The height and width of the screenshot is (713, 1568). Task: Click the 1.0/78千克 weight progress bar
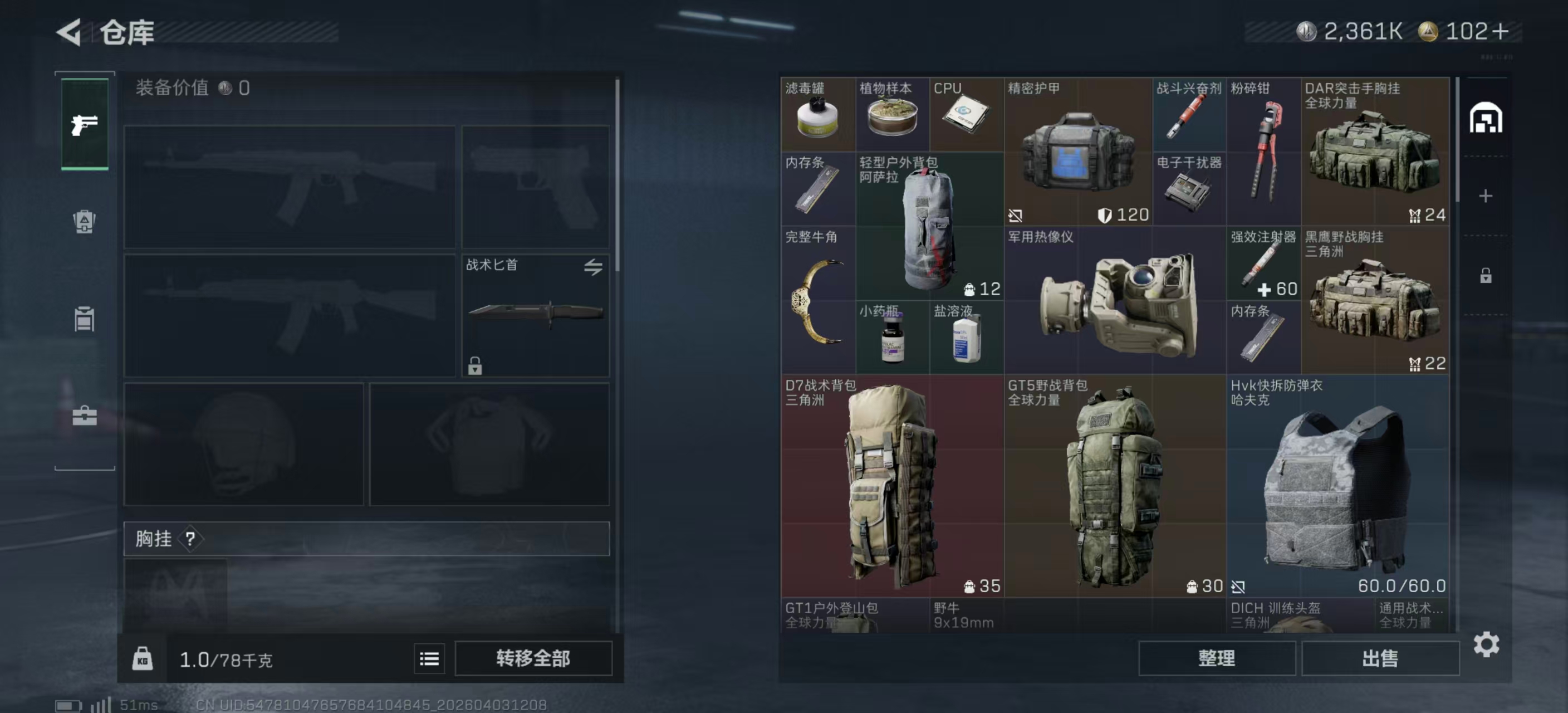point(225,659)
